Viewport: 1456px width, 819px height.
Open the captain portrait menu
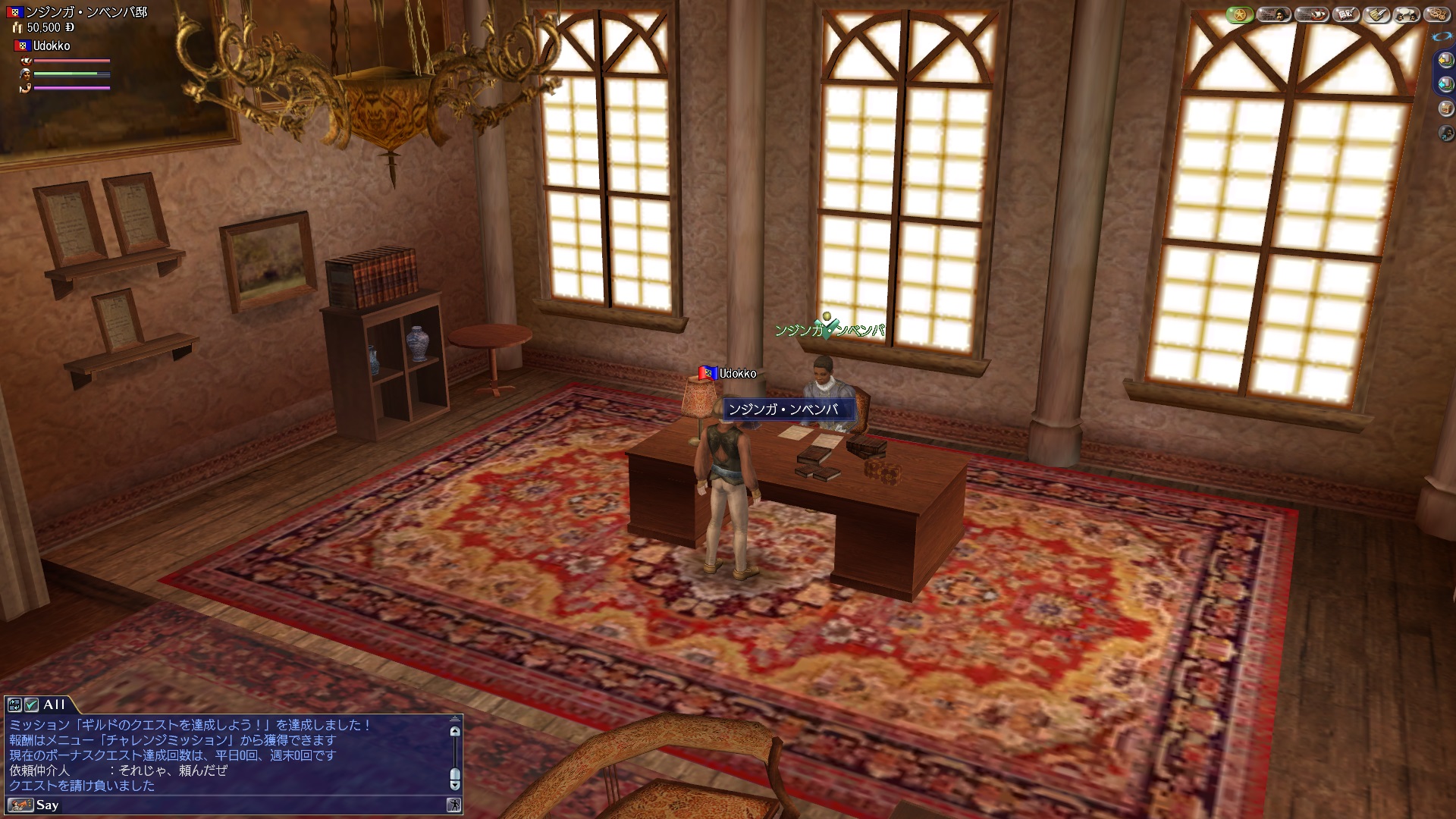1274,14
